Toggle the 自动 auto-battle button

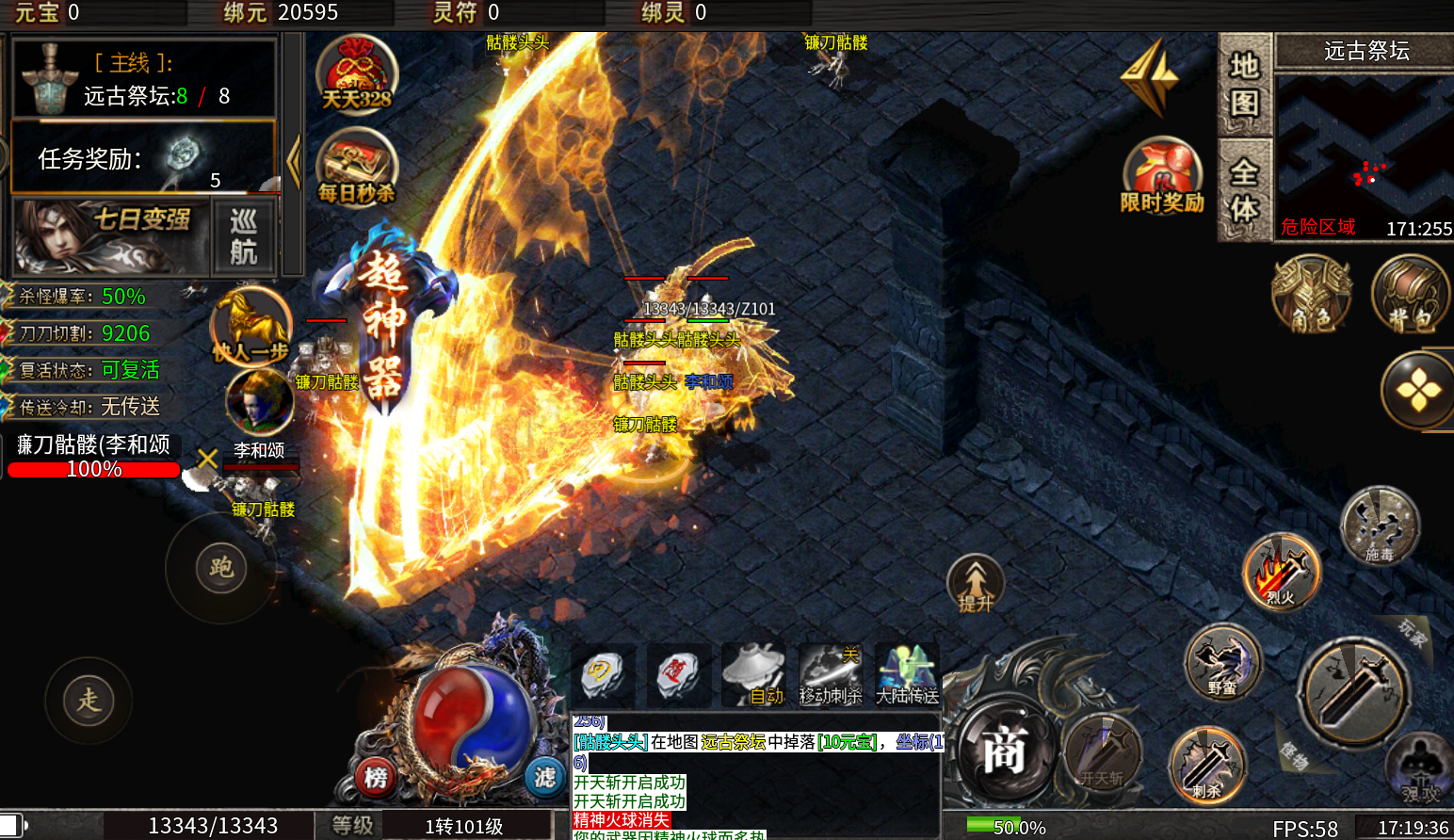coord(753,675)
